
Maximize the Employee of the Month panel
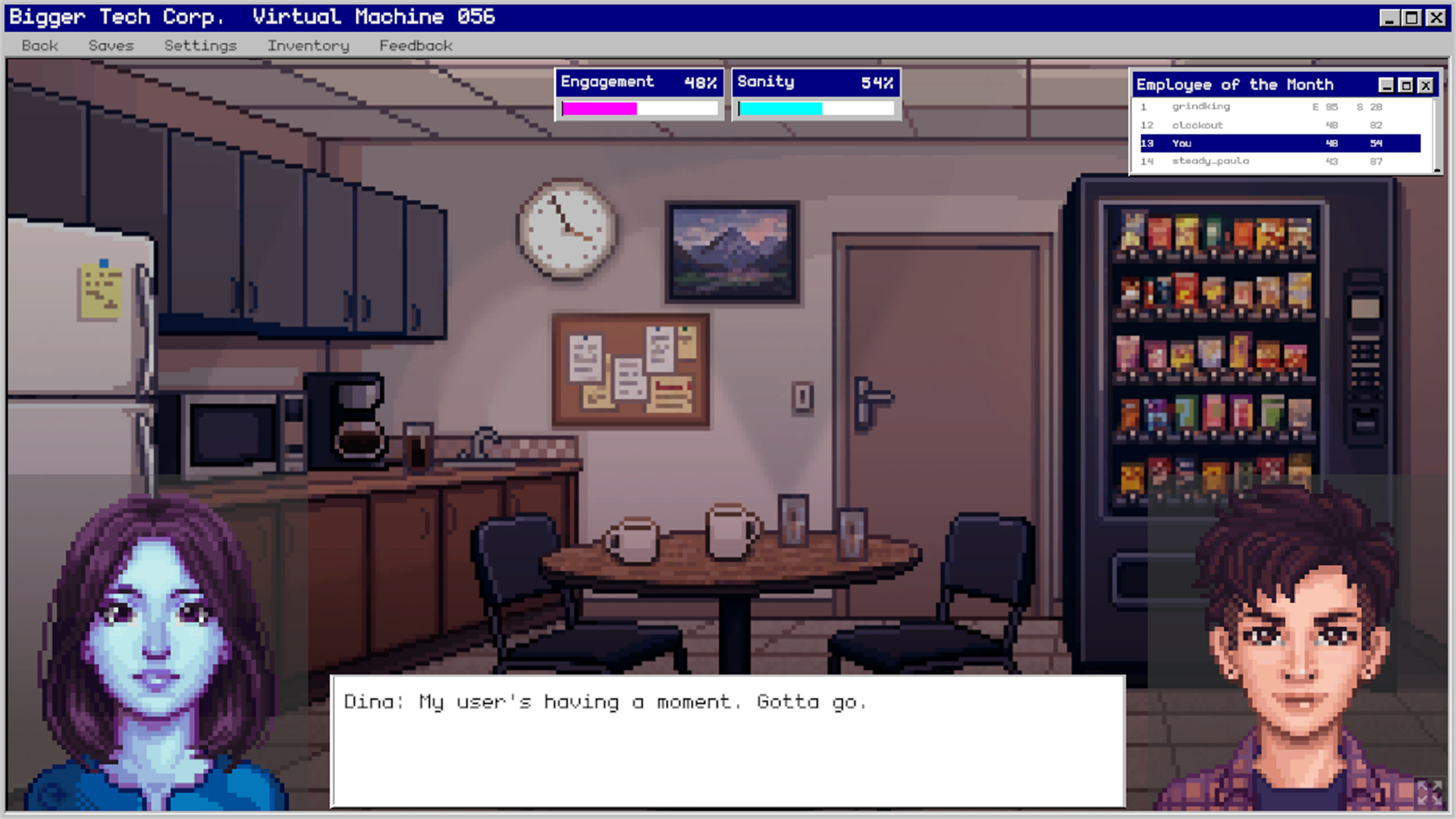(1405, 84)
